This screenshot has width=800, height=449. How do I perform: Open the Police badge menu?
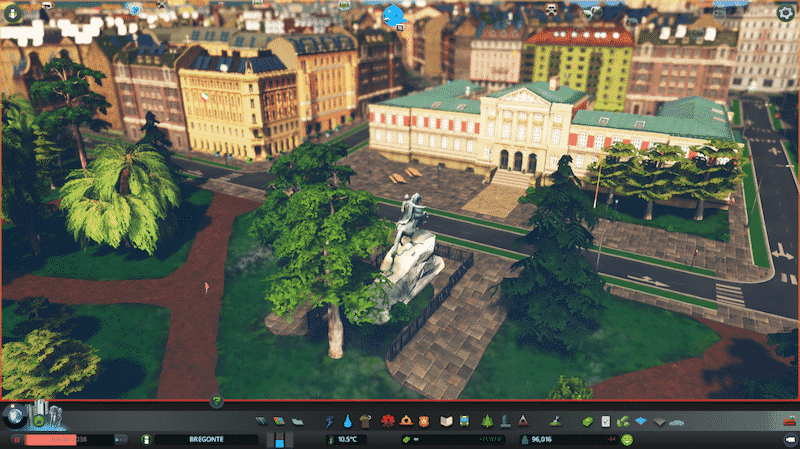tap(423, 421)
